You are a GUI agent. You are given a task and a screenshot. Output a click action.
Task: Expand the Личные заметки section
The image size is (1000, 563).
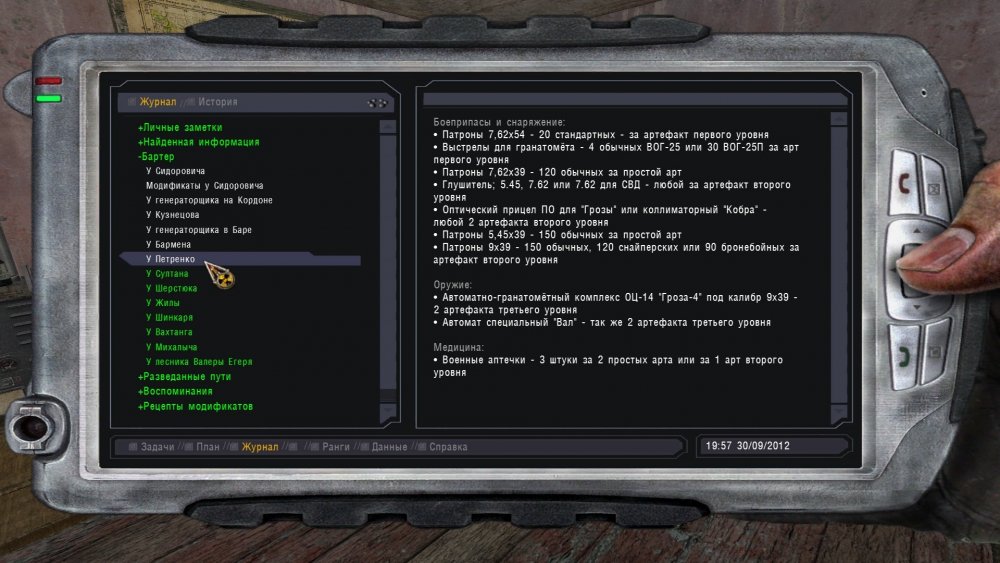pyautogui.click(x=181, y=128)
